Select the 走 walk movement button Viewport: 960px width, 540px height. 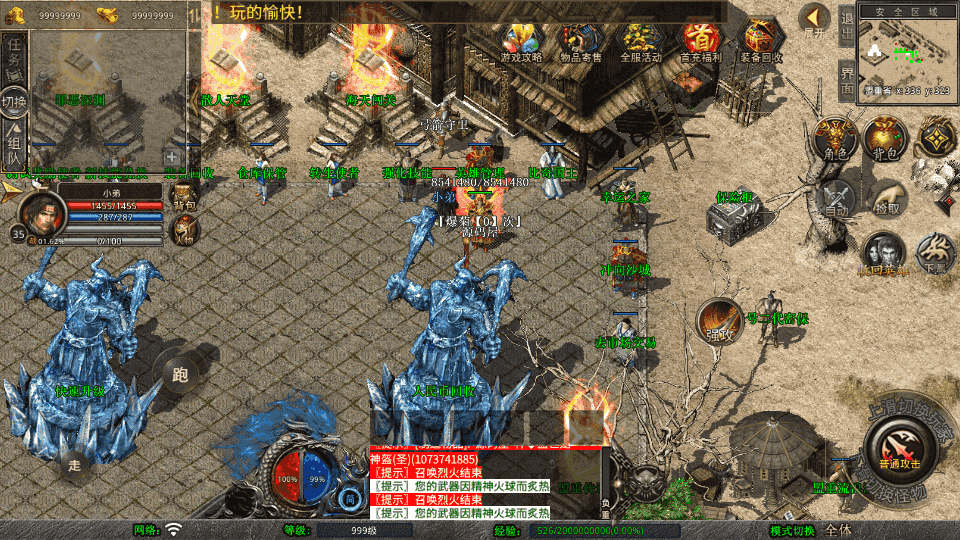75,463
